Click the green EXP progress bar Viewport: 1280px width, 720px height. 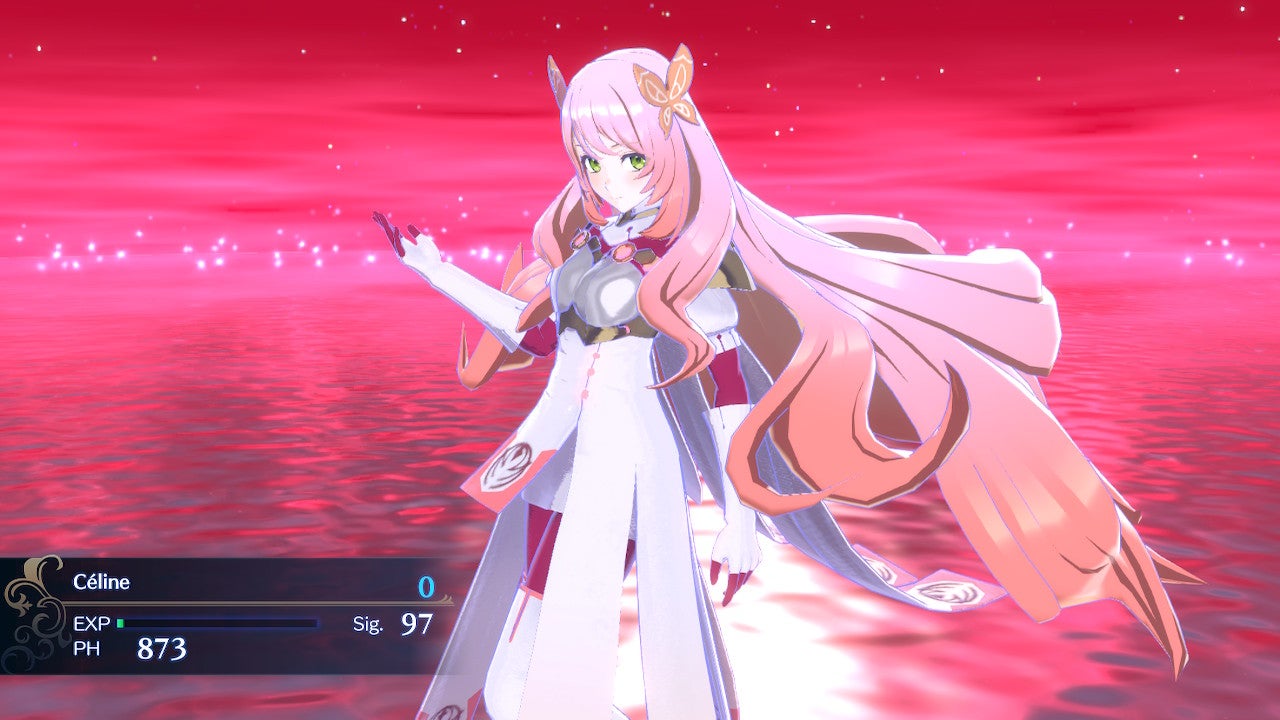123,621
